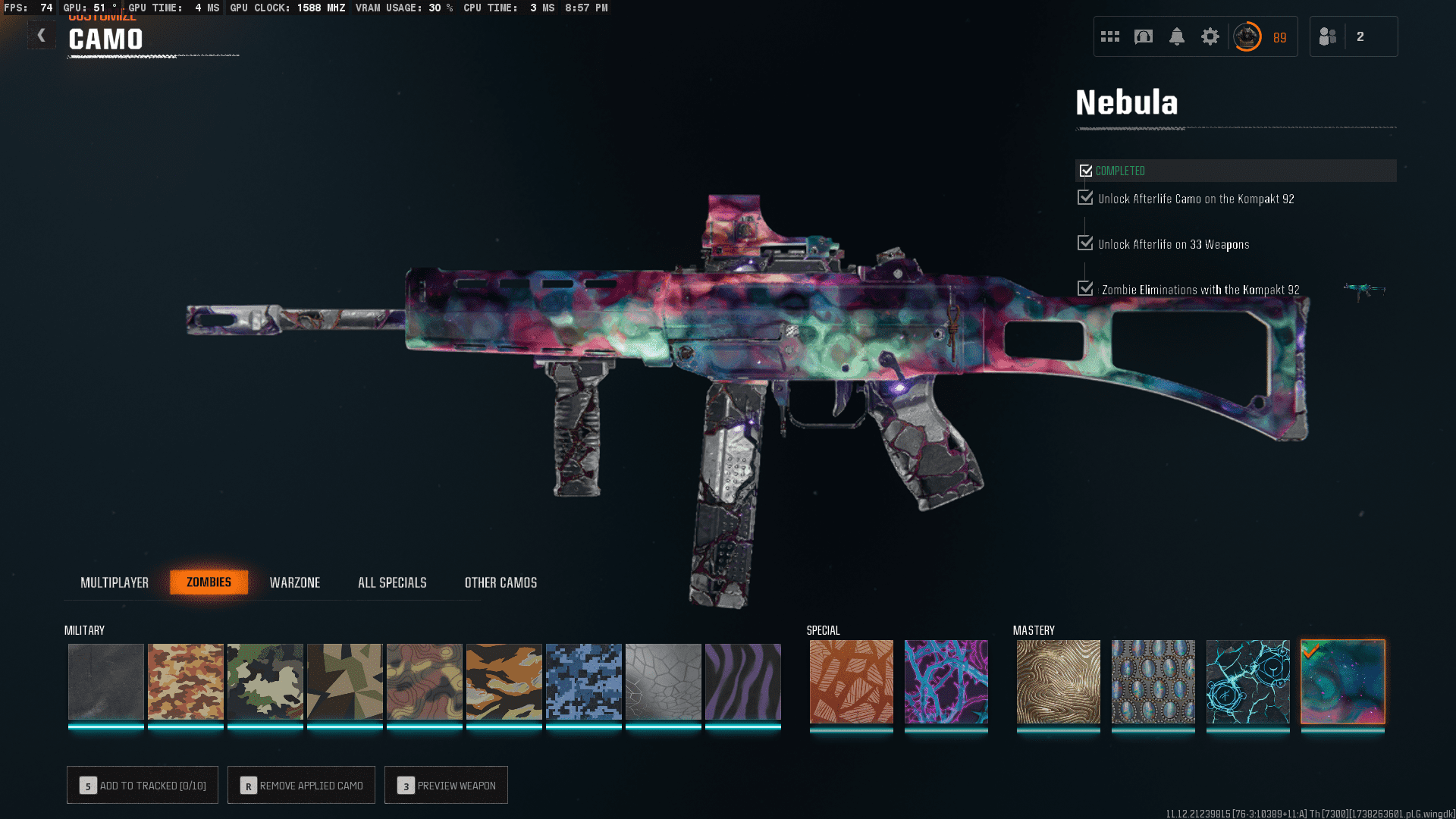
Task: Open the Warzone camo tab
Action: 295,582
